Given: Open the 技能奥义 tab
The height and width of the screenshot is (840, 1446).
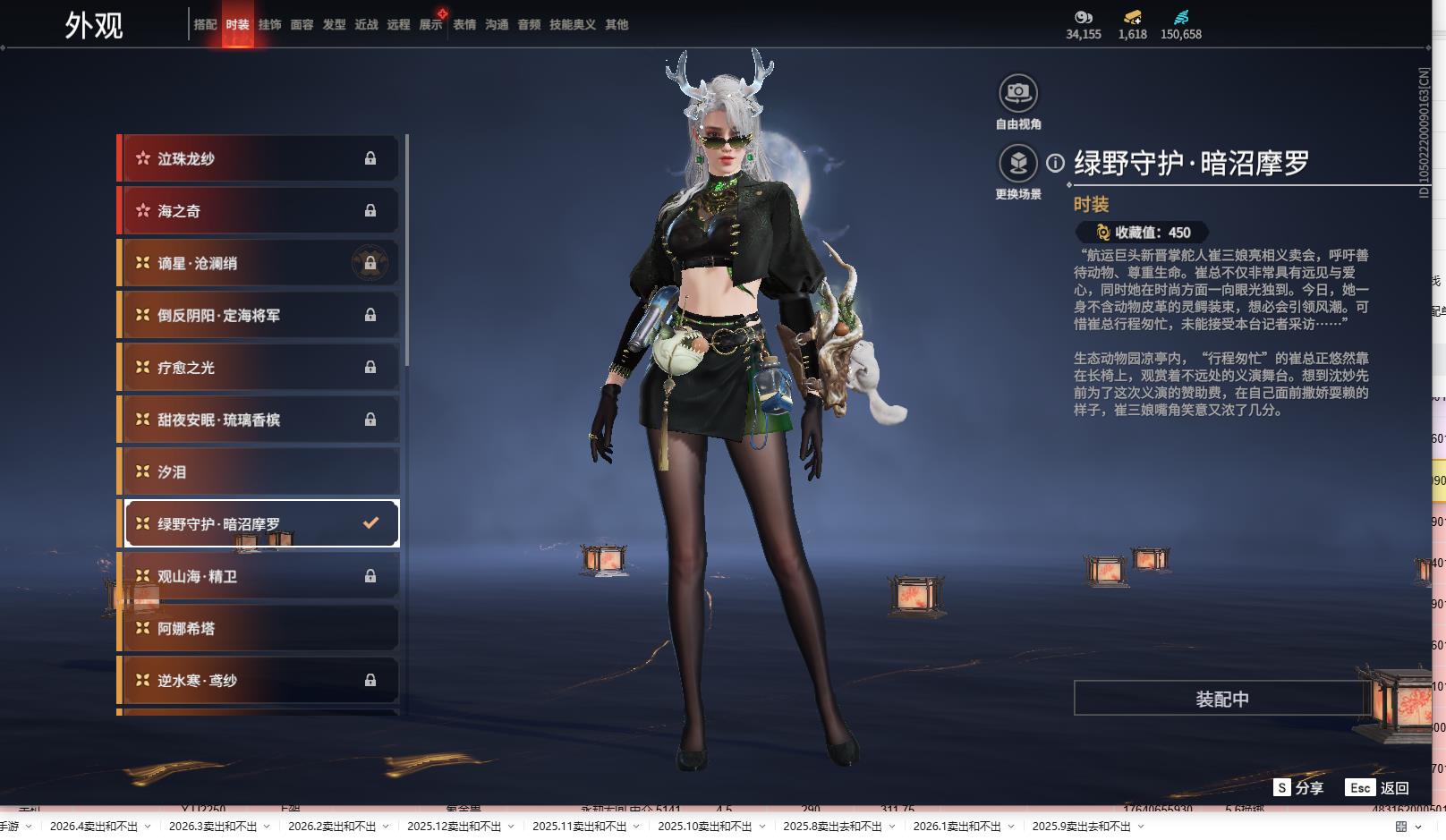Looking at the screenshot, I should click(572, 24).
